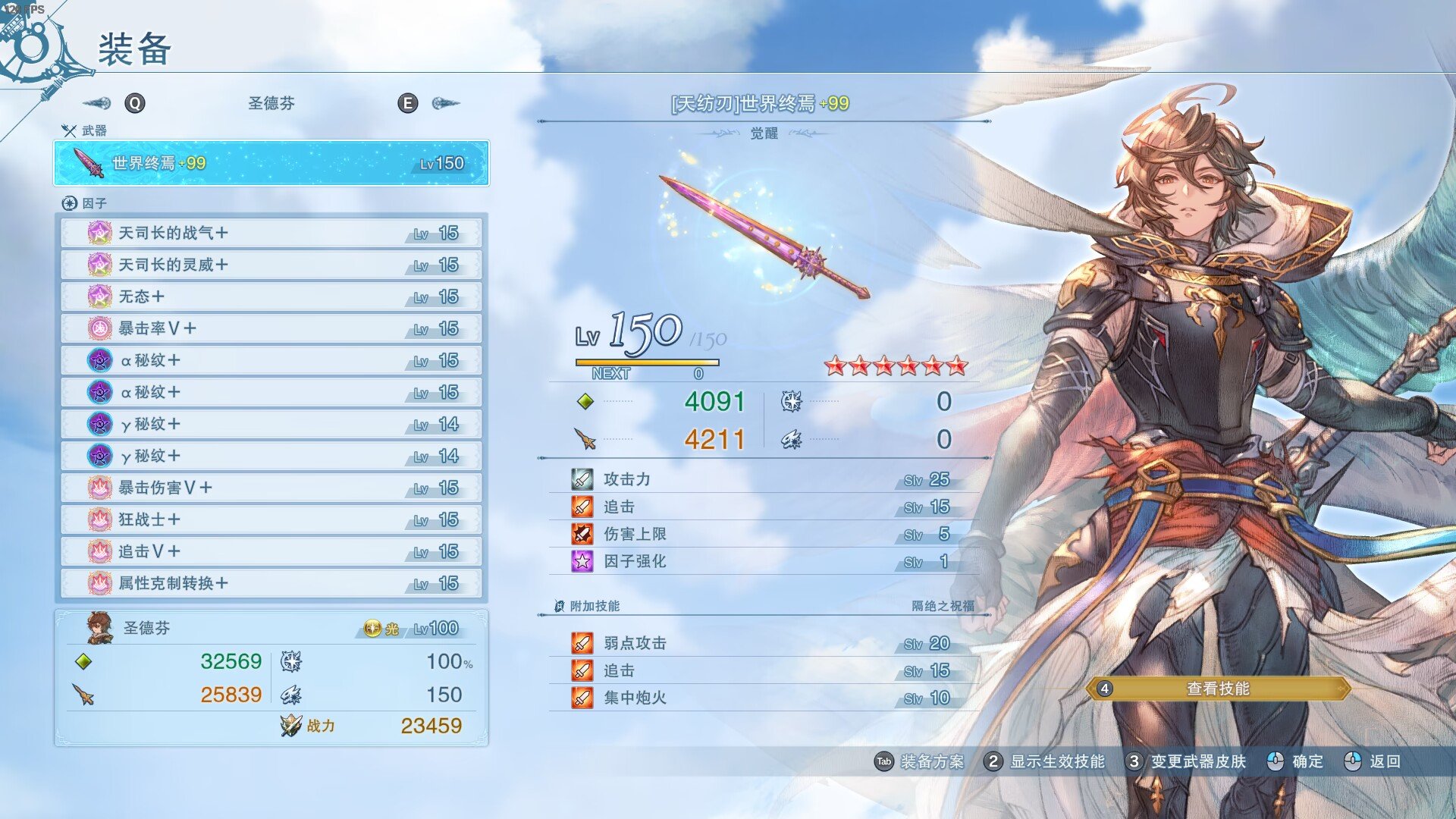Toggle 显示生效技能 active skills display
This screenshot has height=819, width=1456.
click(1044, 761)
